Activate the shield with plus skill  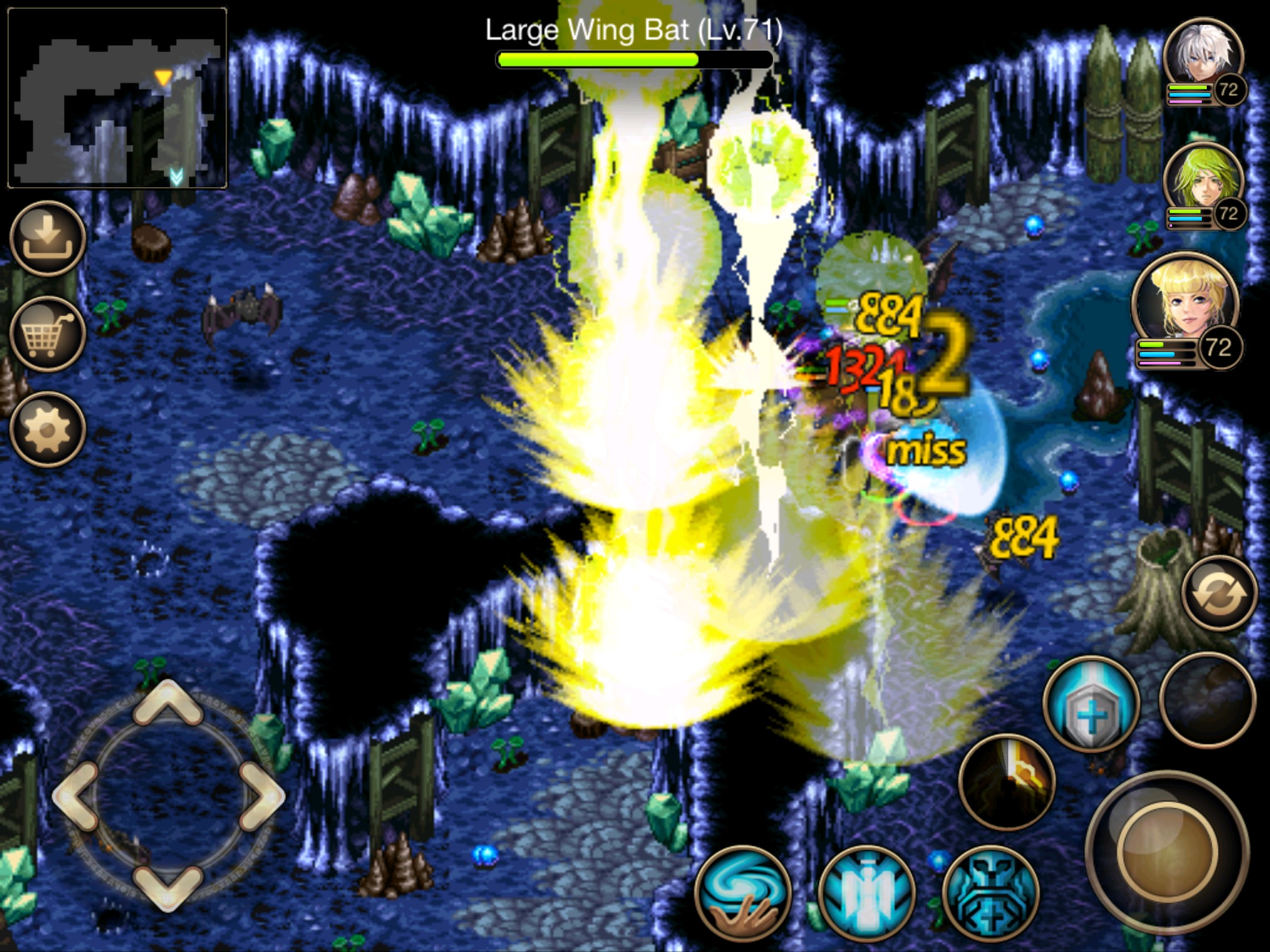(1092, 705)
